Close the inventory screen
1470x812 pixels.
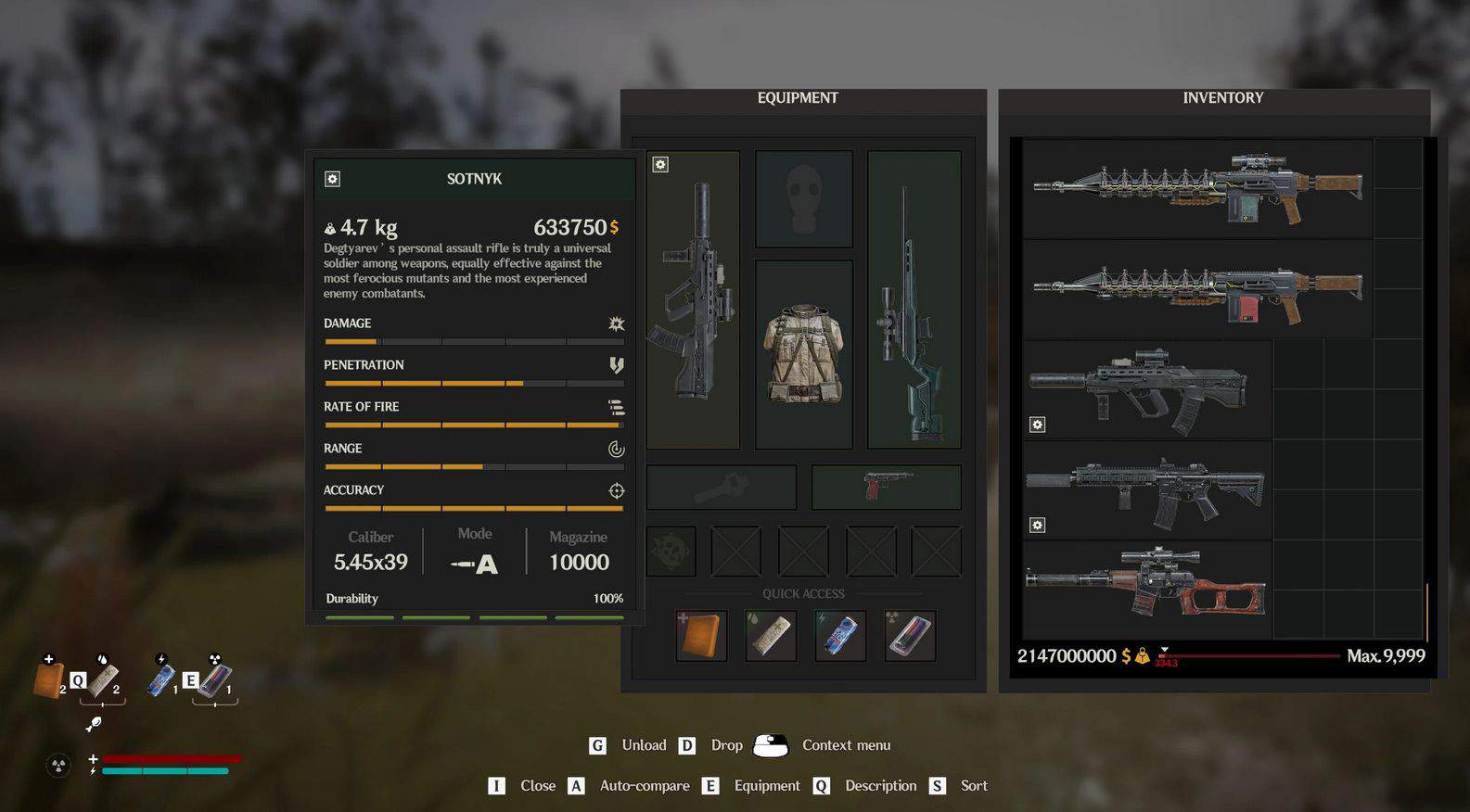click(x=537, y=786)
